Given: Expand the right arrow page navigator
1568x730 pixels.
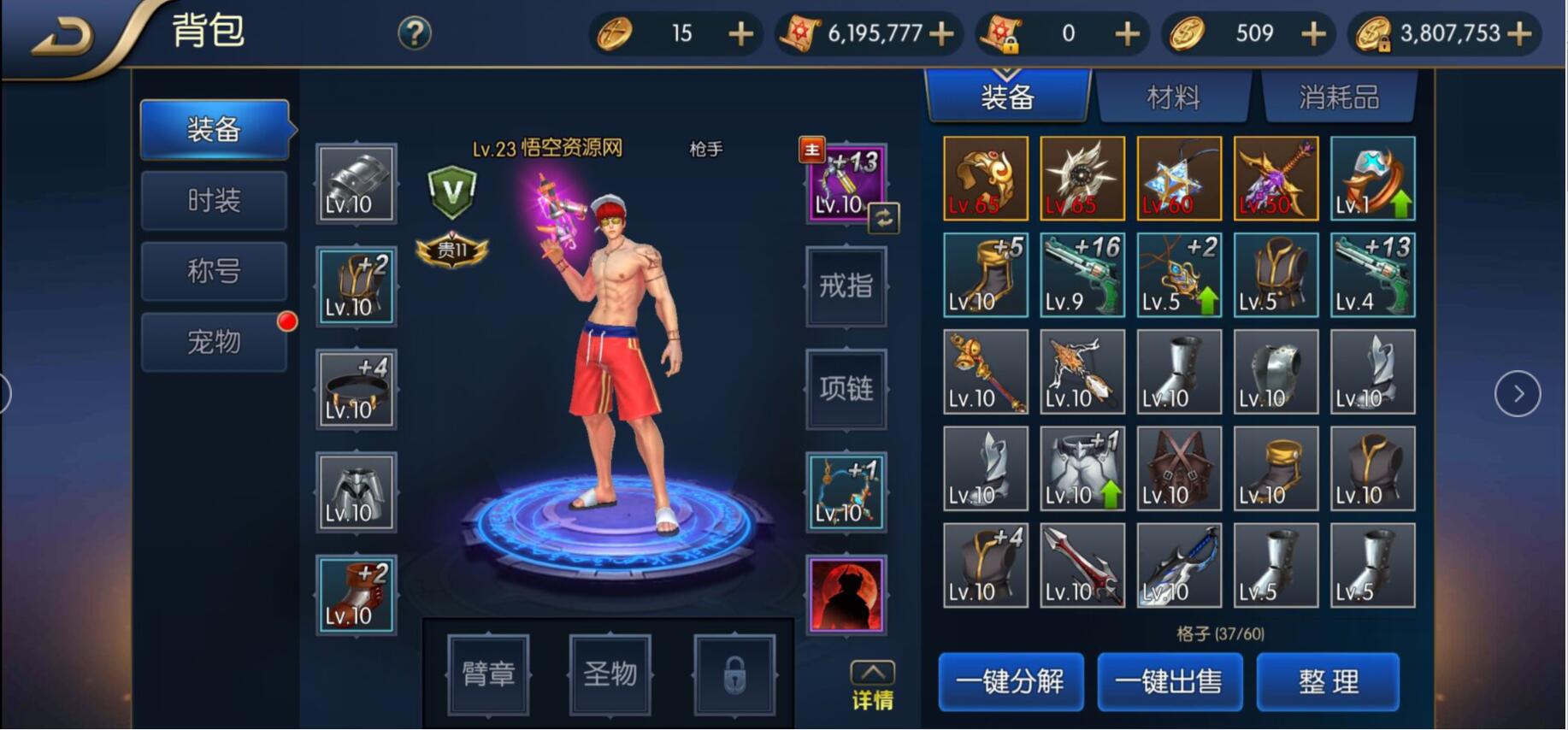Looking at the screenshot, I should (1518, 392).
